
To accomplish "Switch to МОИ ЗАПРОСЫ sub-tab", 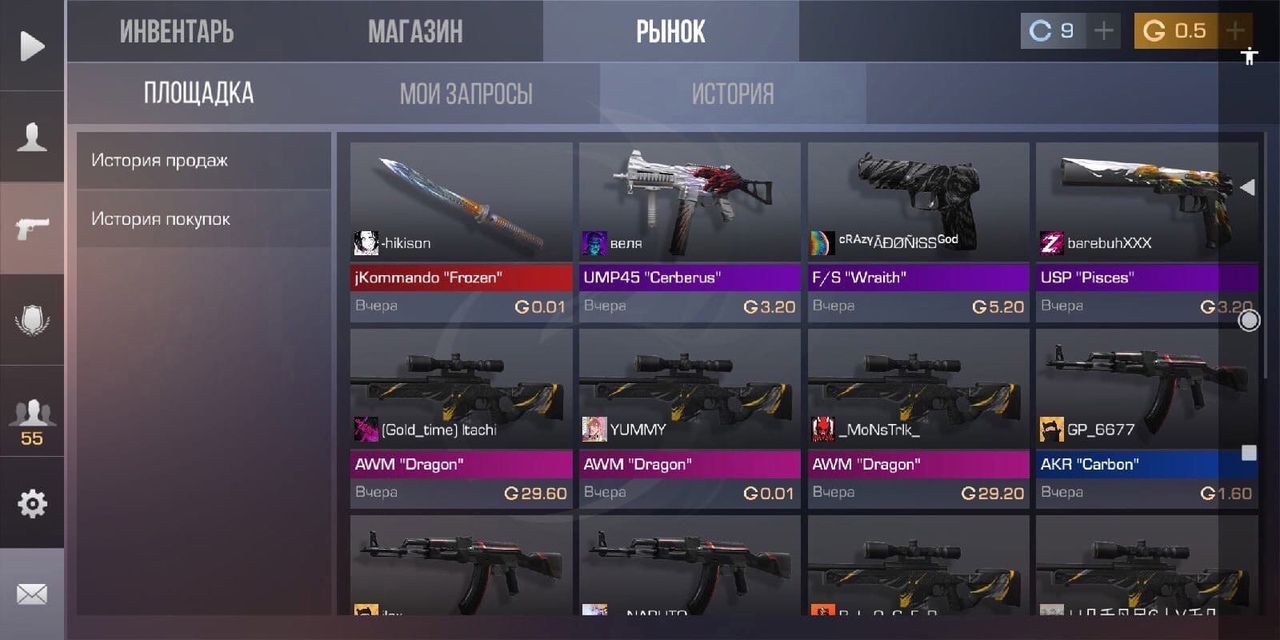I will pyautogui.click(x=466, y=94).
